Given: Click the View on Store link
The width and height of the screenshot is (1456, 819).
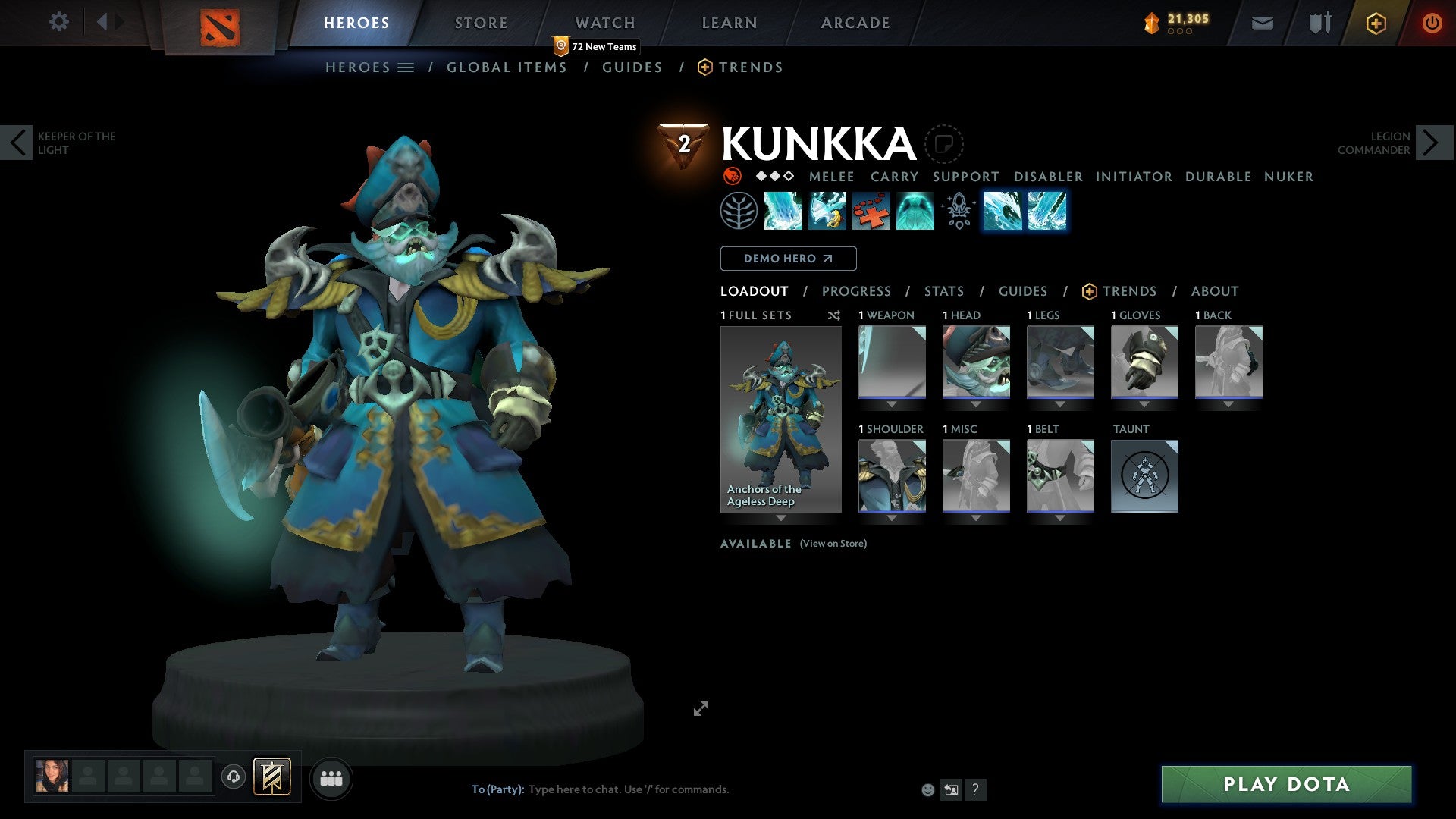Looking at the screenshot, I should [833, 544].
